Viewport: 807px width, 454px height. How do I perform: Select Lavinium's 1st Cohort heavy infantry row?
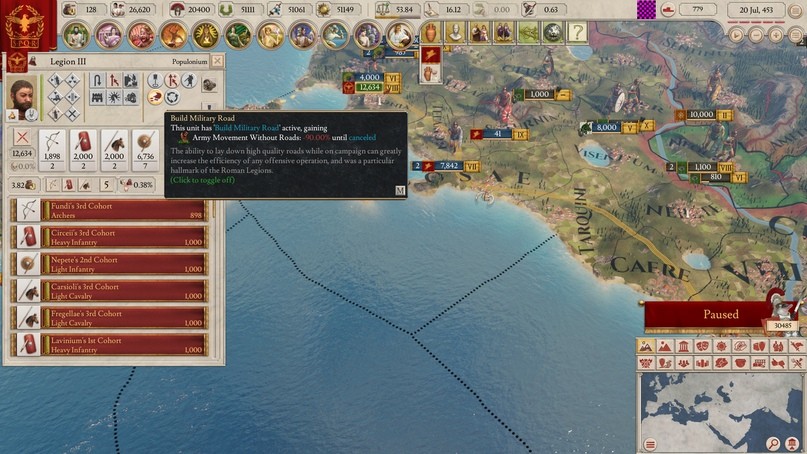[x=109, y=345]
